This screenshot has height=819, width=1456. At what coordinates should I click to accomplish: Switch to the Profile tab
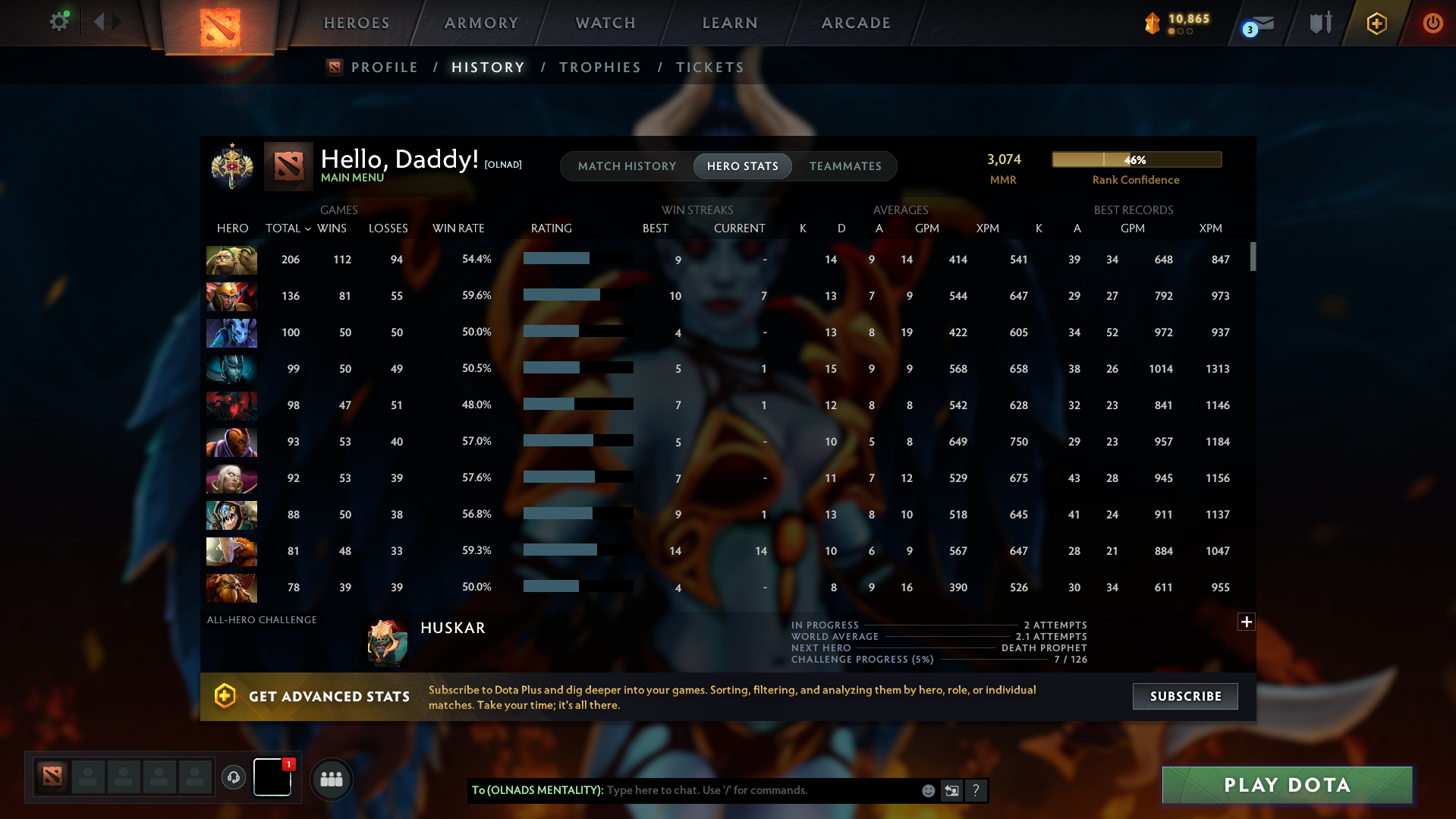[384, 68]
